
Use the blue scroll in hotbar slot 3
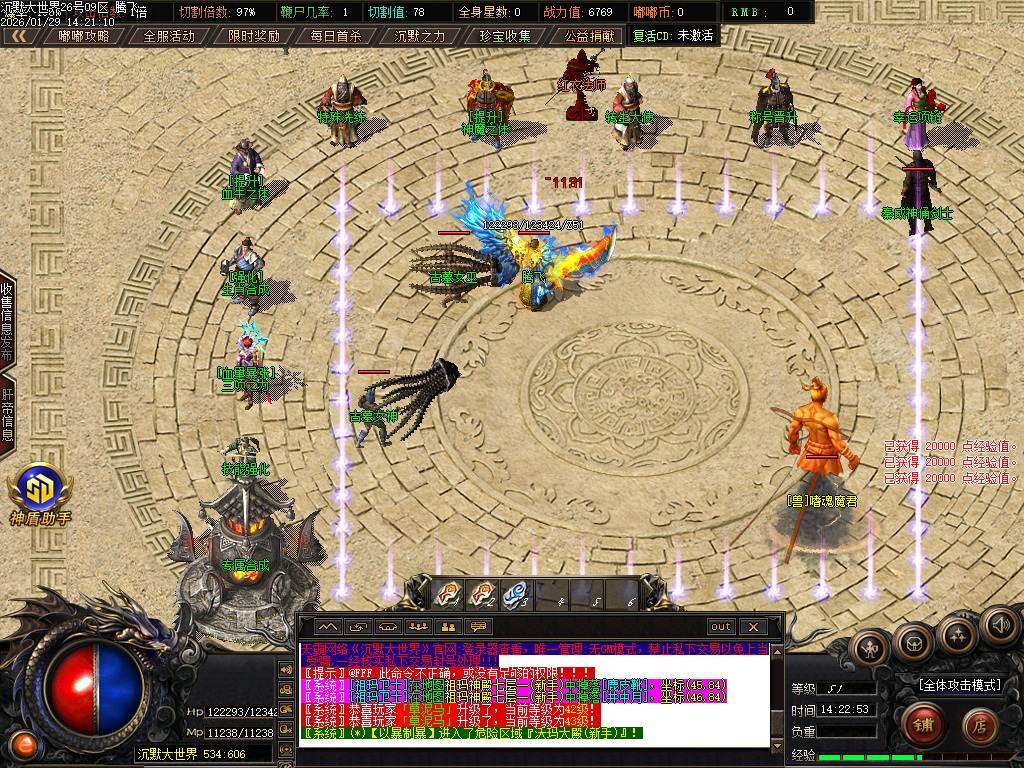coord(515,593)
